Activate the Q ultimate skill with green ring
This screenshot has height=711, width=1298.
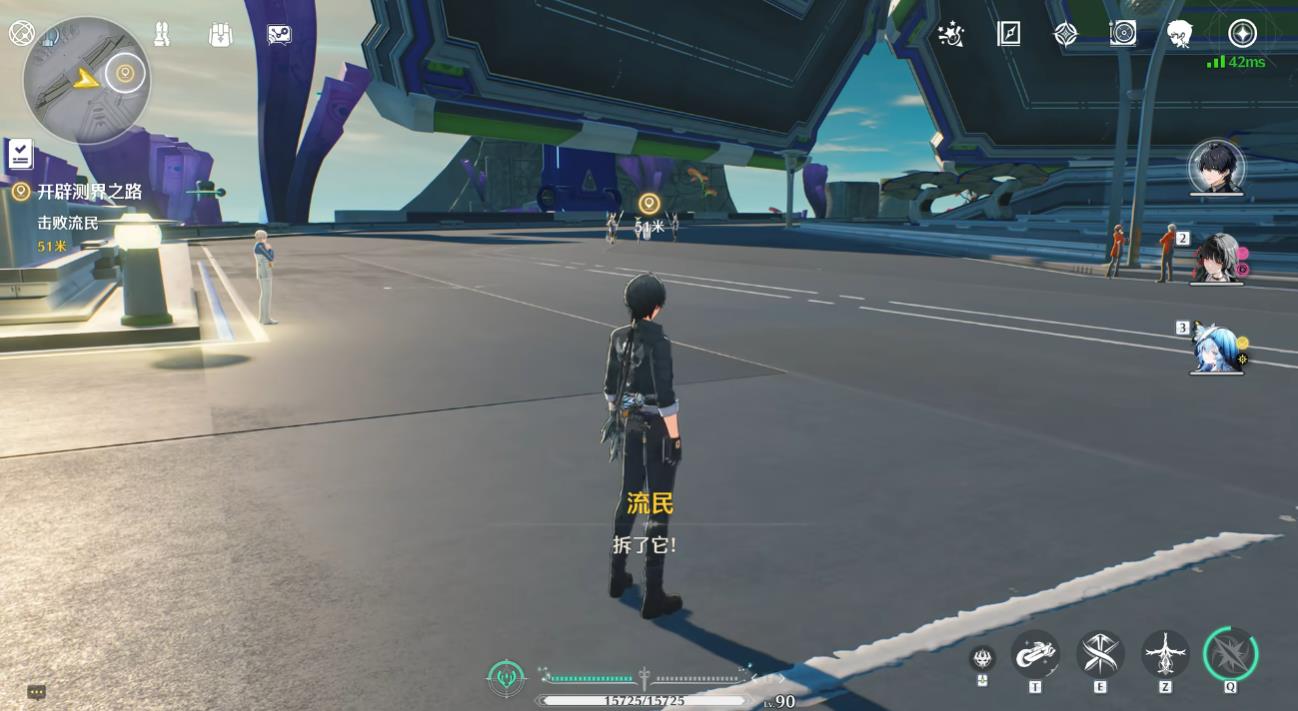(x=1230, y=655)
